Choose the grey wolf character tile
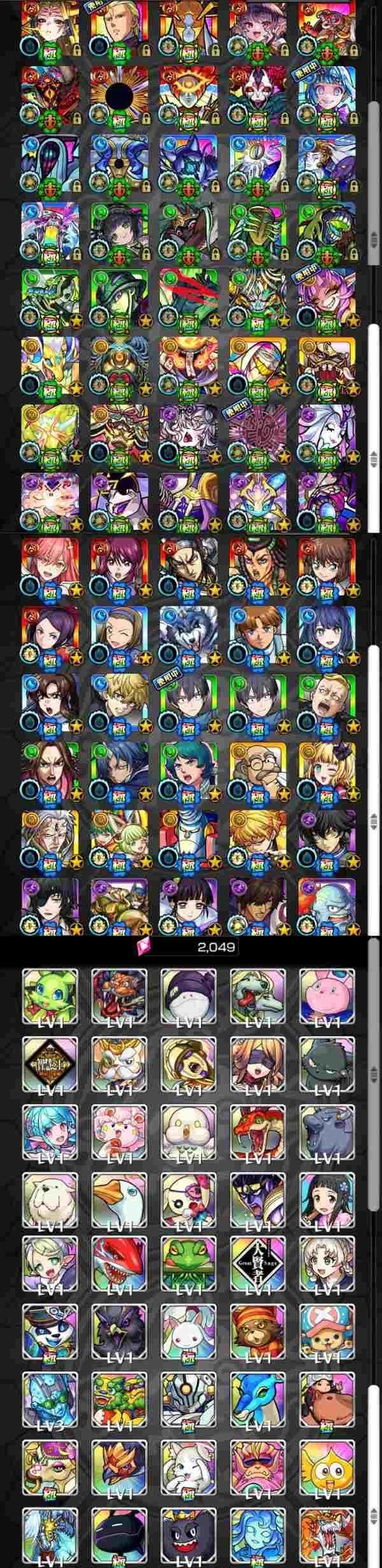Image resolution: width=382 pixels, height=1568 pixels. (x=188, y=632)
